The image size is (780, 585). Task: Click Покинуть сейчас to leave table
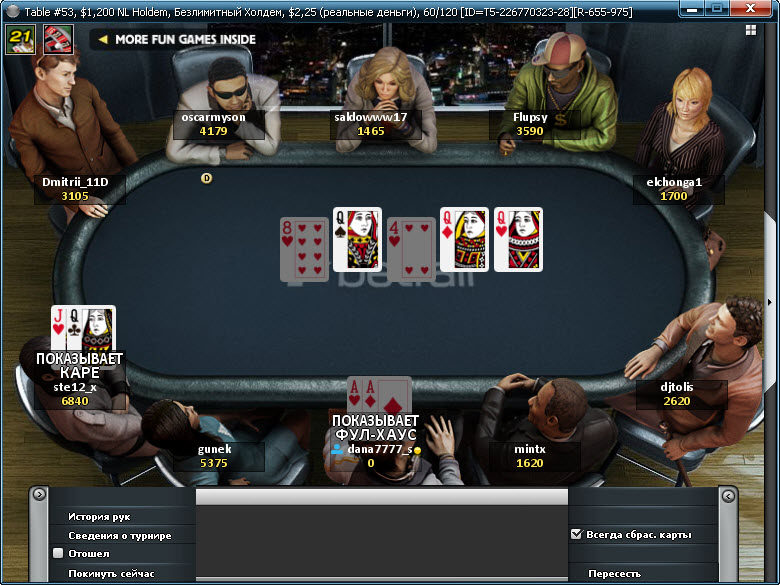pos(111,573)
